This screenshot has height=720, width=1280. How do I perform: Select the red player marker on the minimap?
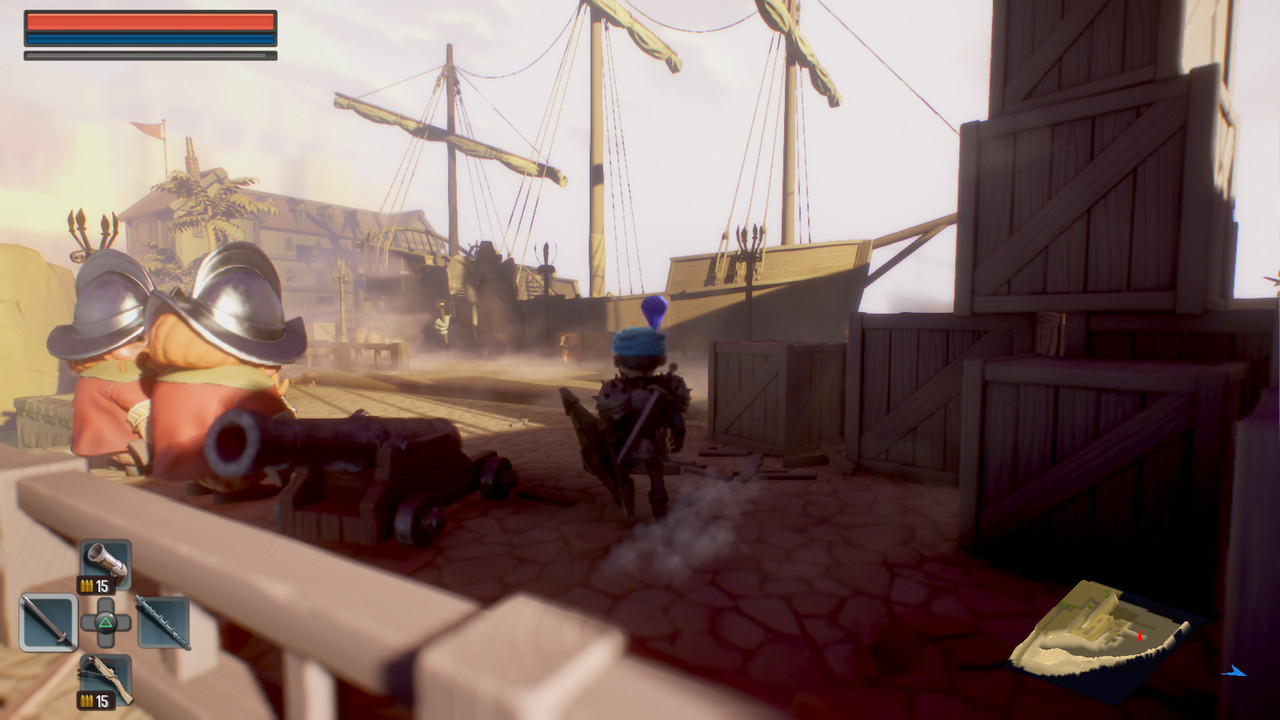[x=1140, y=637]
